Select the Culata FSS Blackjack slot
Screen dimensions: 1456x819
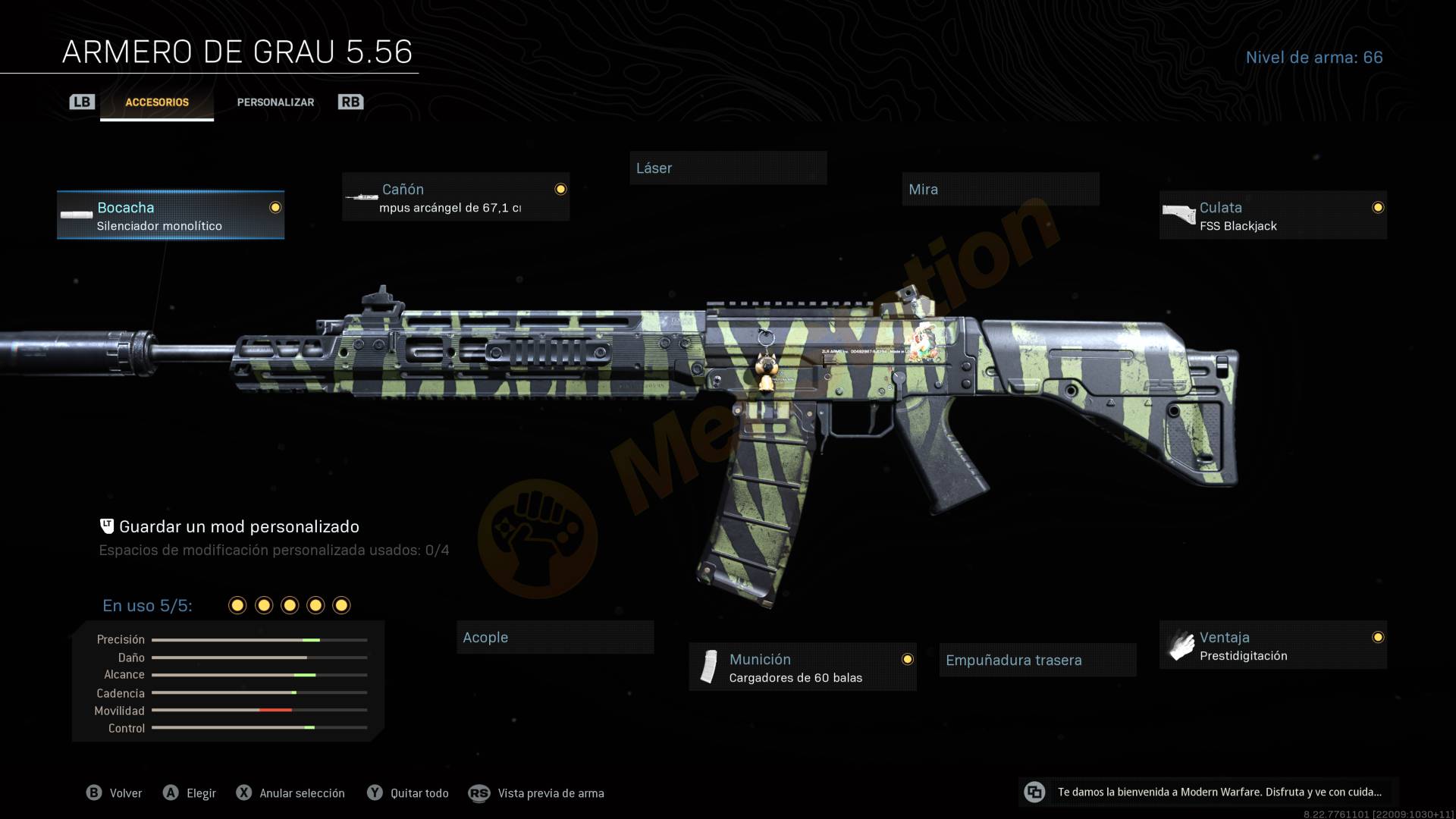(x=1272, y=215)
